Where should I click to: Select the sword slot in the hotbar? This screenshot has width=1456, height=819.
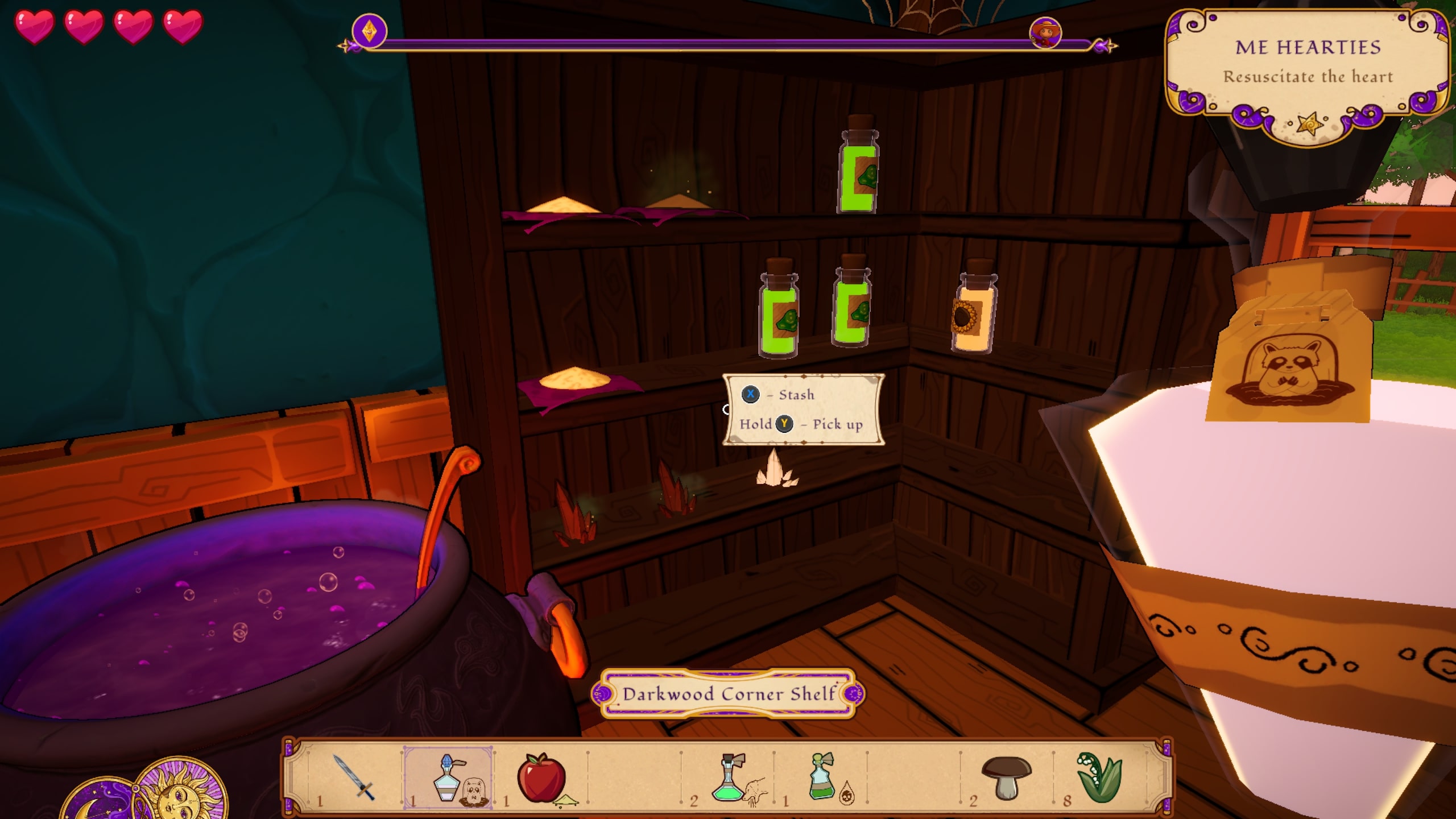[x=353, y=777]
